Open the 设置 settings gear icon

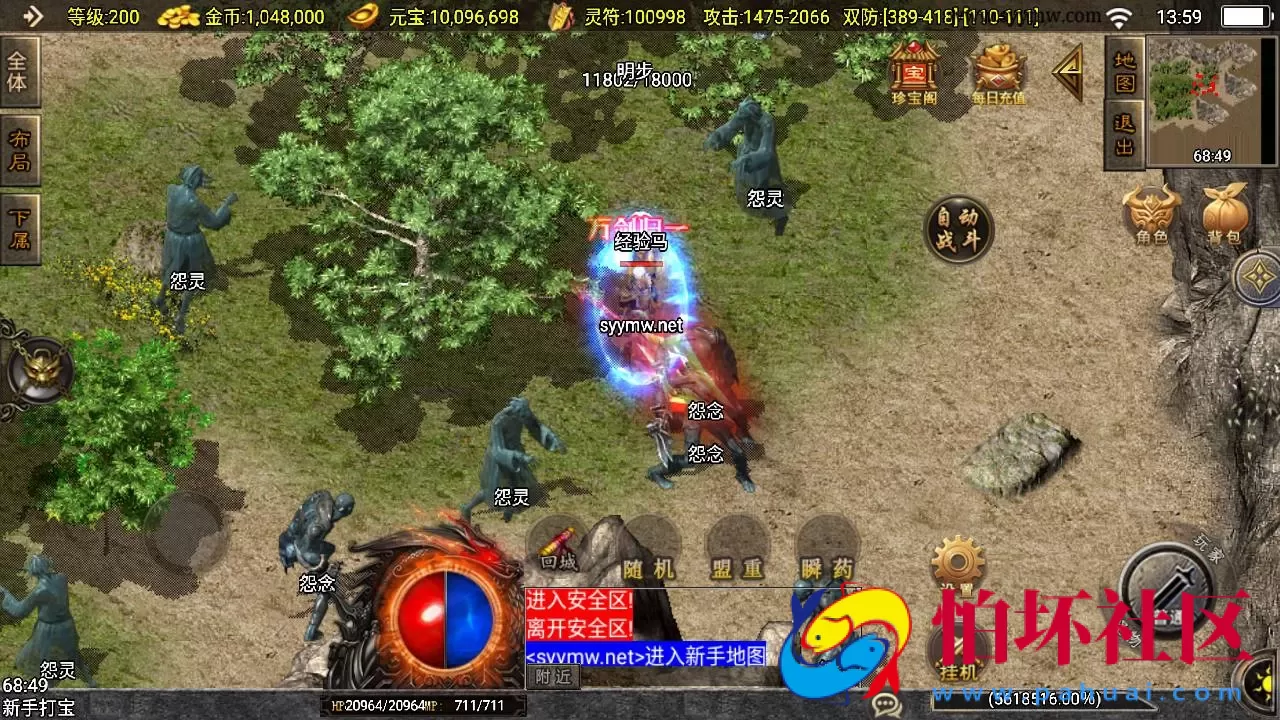pos(957,560)
